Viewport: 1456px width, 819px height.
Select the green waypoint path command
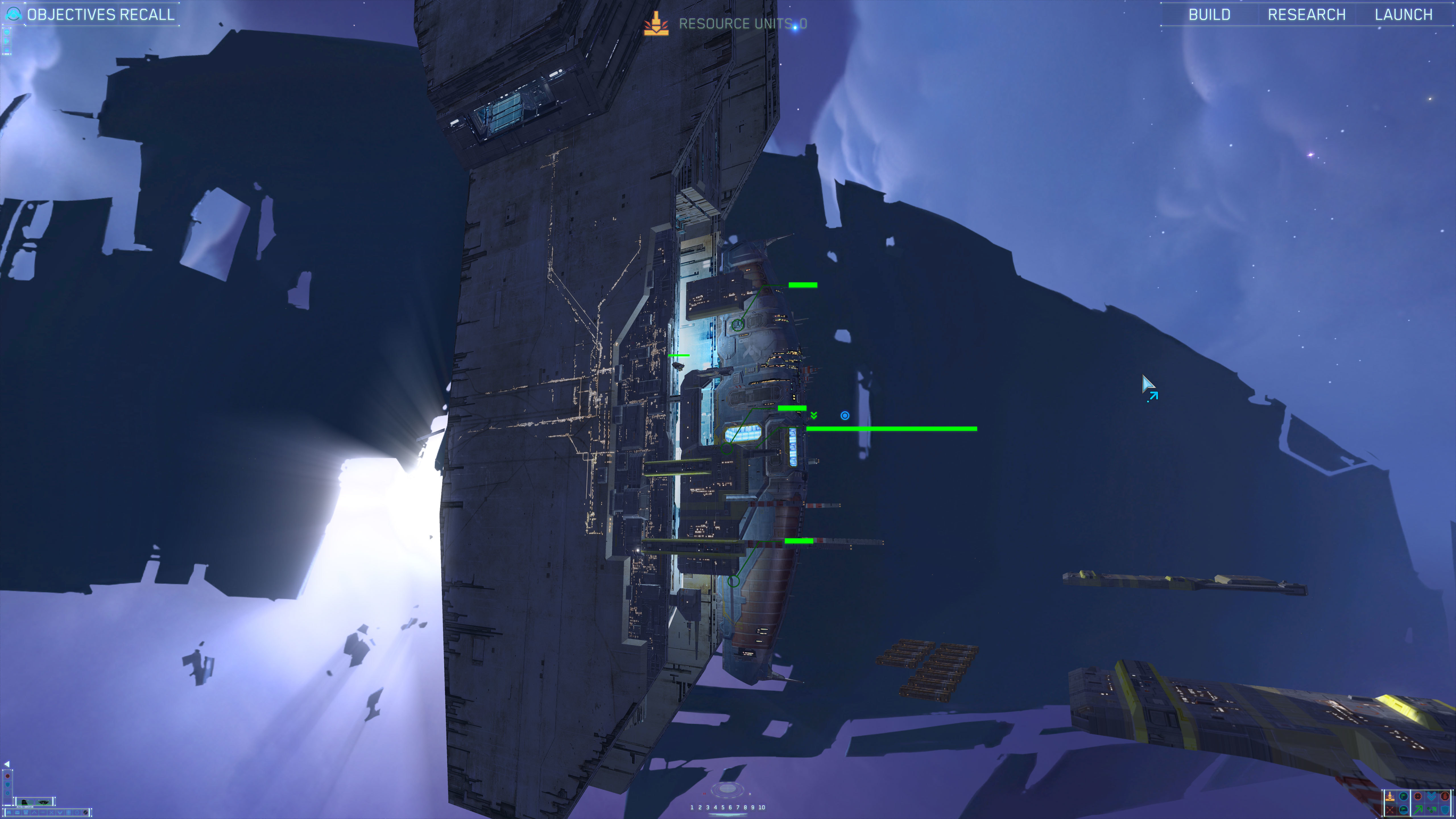1432,810
